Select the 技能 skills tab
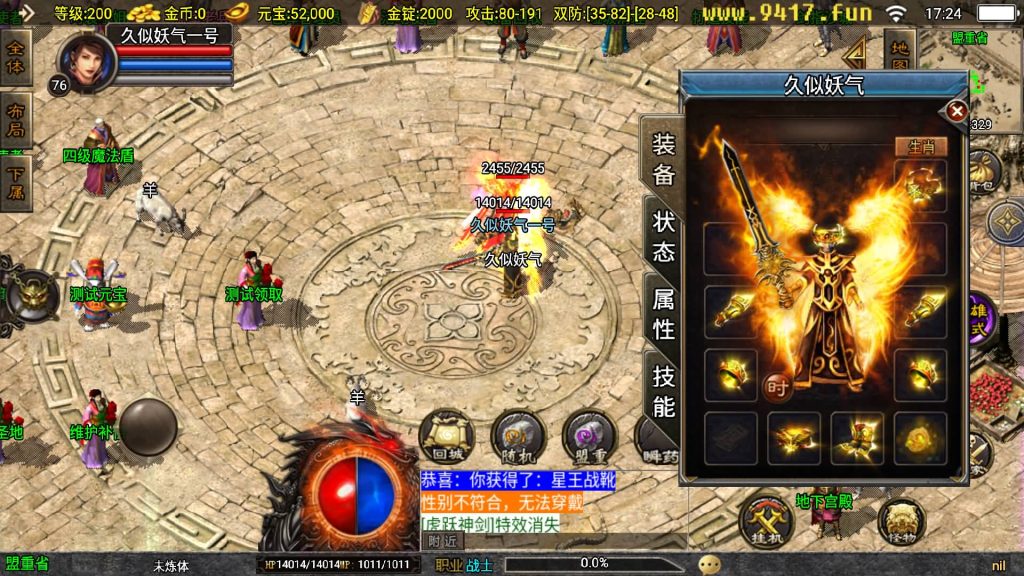This screenshot has width=1024, height=576. (x=664, y=391)
